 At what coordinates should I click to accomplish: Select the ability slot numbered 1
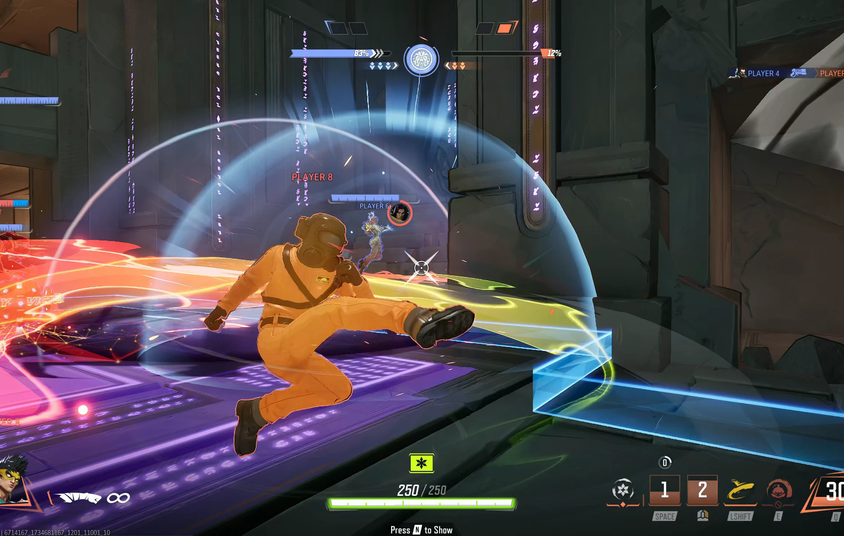coord(664,491)
